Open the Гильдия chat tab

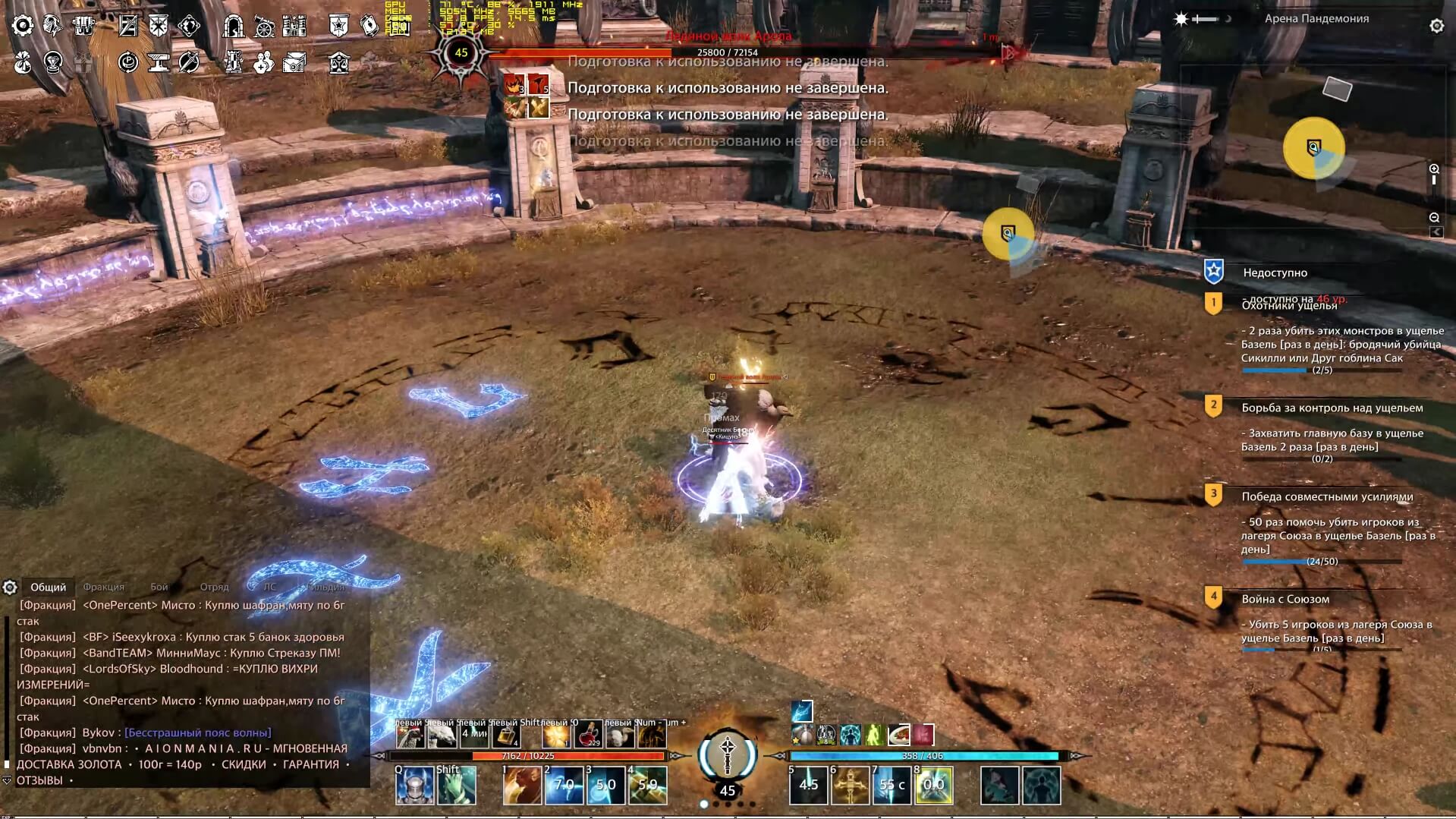(326, 587)
